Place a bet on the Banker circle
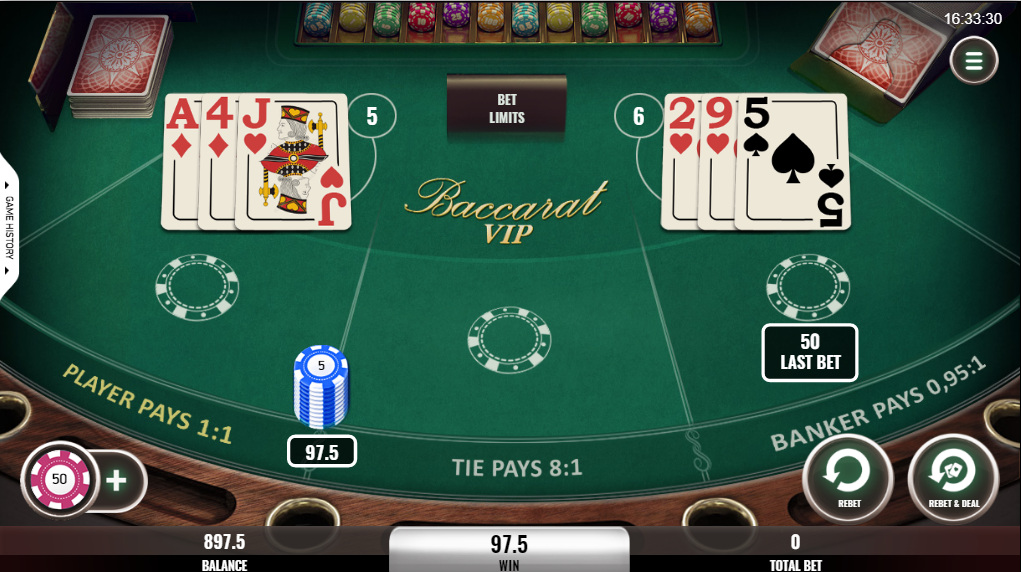Viewport: 1021px width, 572px height. 808,288
